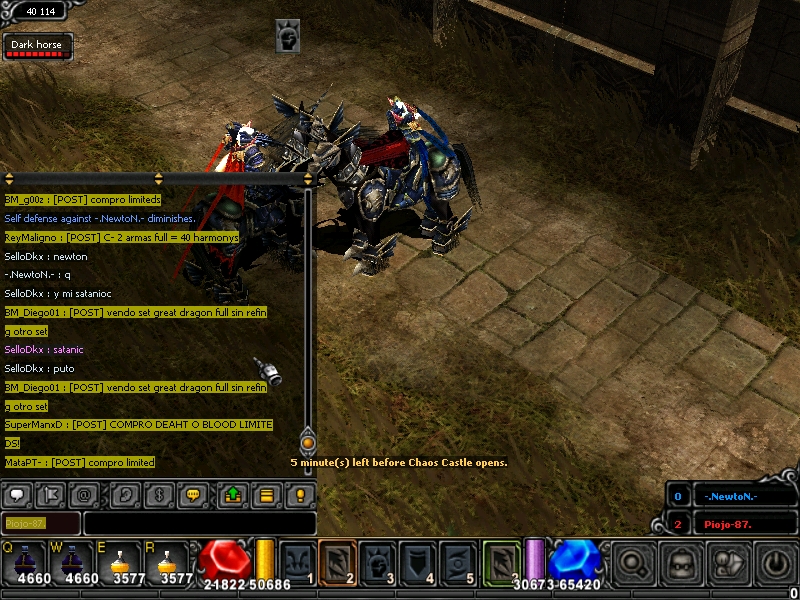800x600 pixels.
Task: Open the power button system menu
Action: [x=776, y=563]
